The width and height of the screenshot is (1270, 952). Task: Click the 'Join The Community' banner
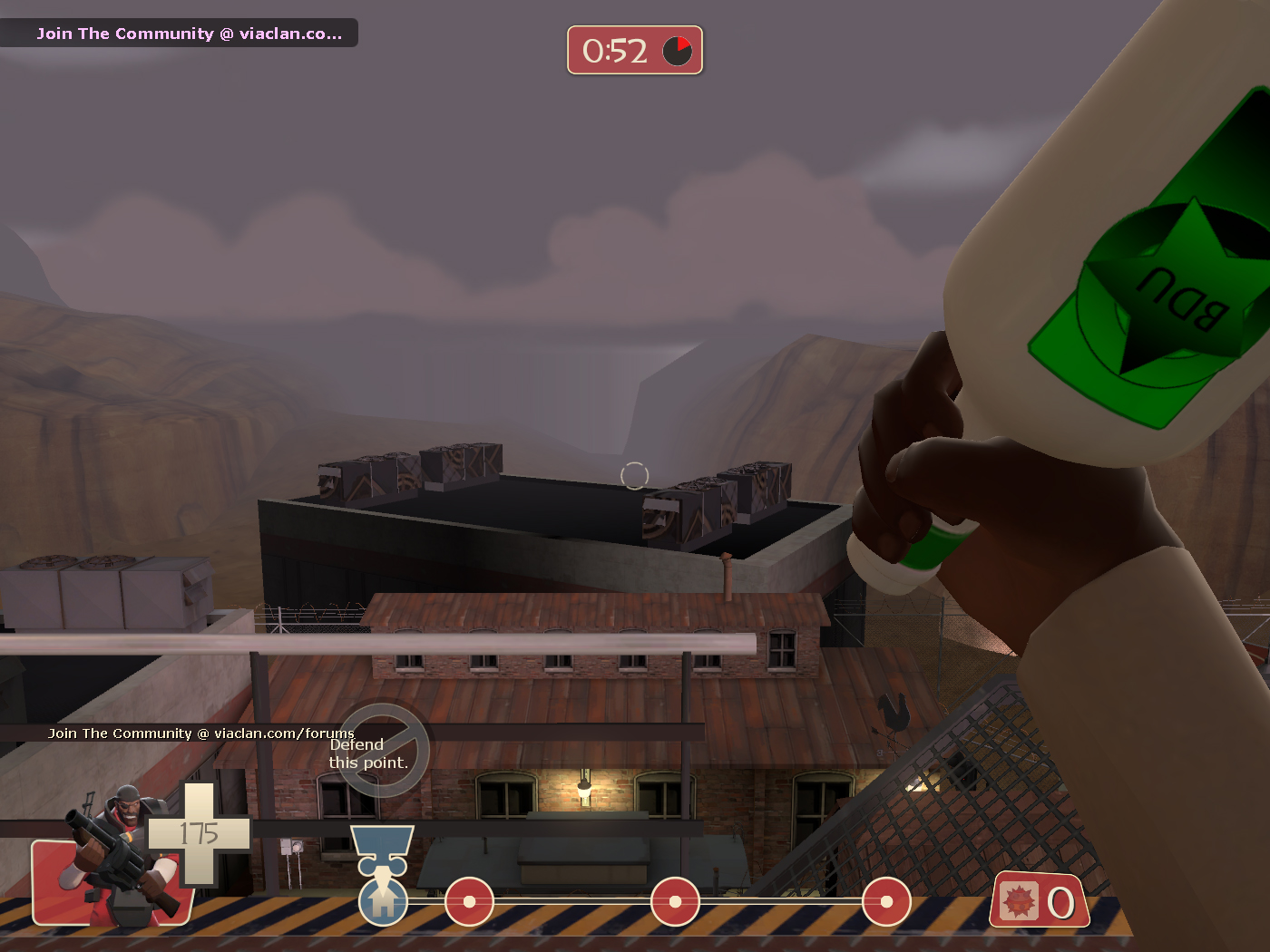[179, 33]
